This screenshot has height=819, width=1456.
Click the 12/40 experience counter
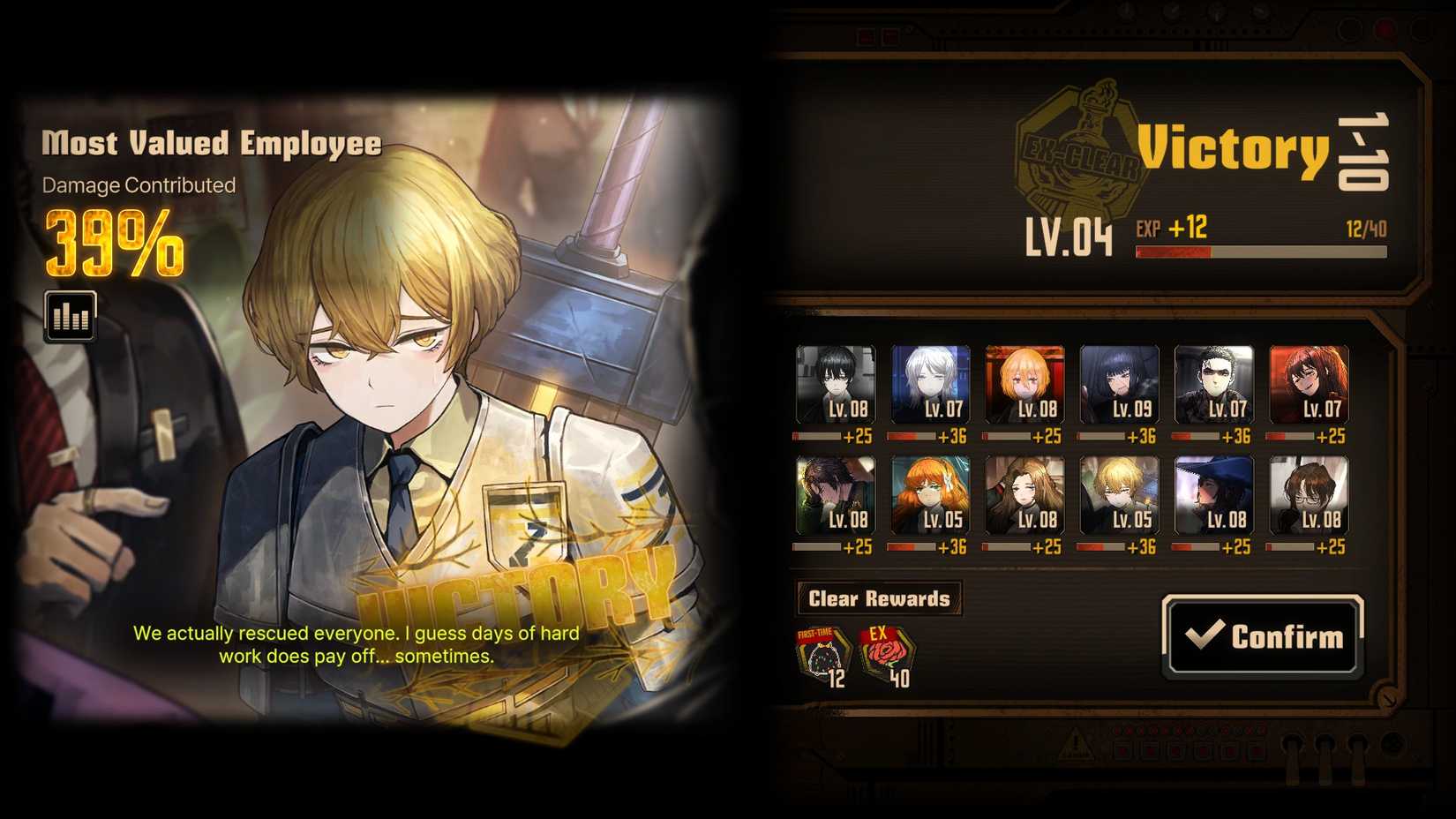click(1366, 228)
